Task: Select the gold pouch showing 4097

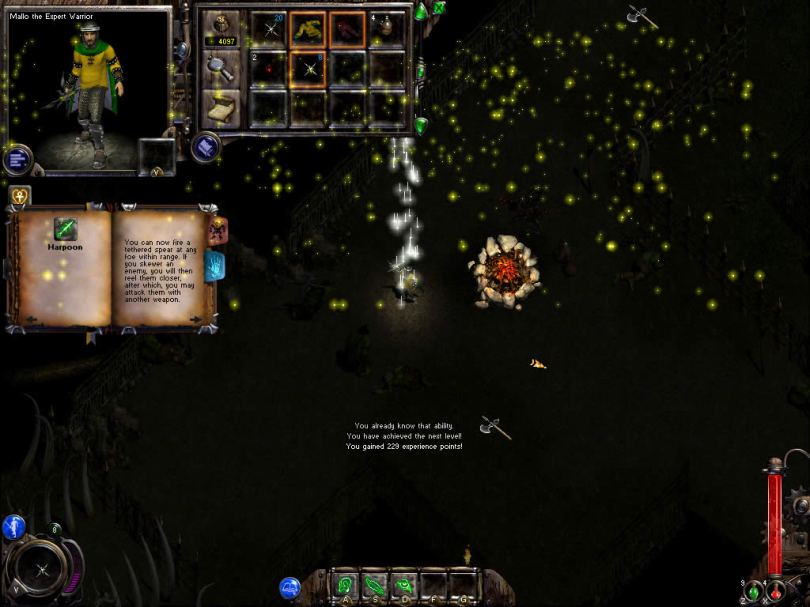Action: 220,29
